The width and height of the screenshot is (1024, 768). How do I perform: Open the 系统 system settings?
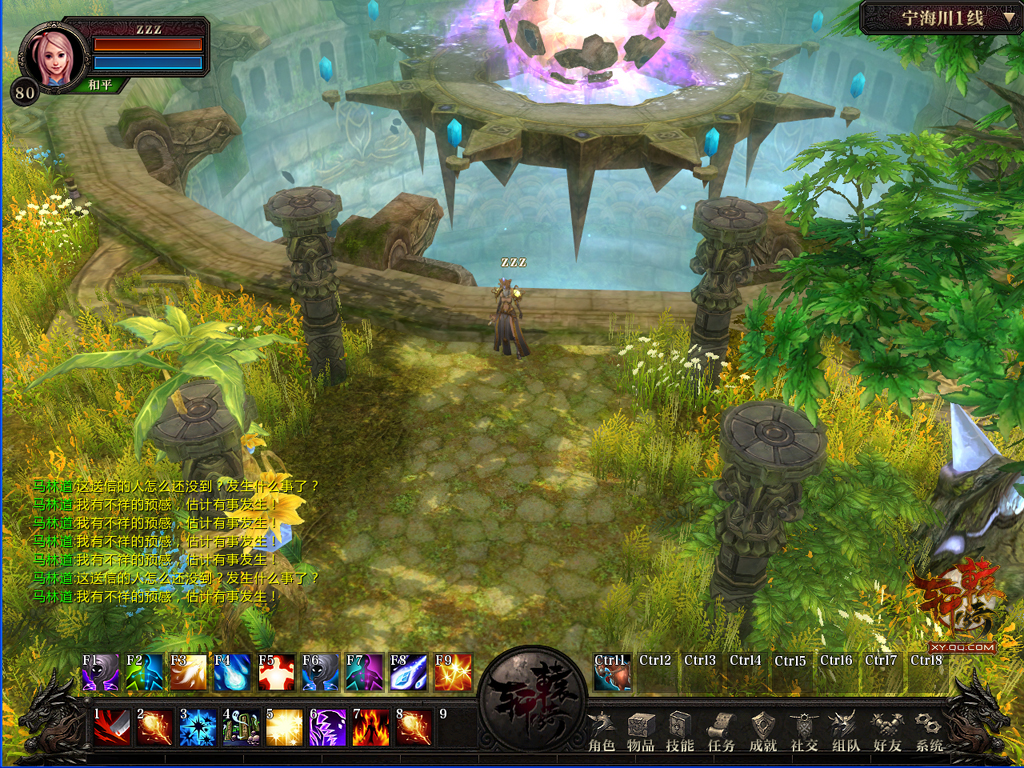coord(929,731)
